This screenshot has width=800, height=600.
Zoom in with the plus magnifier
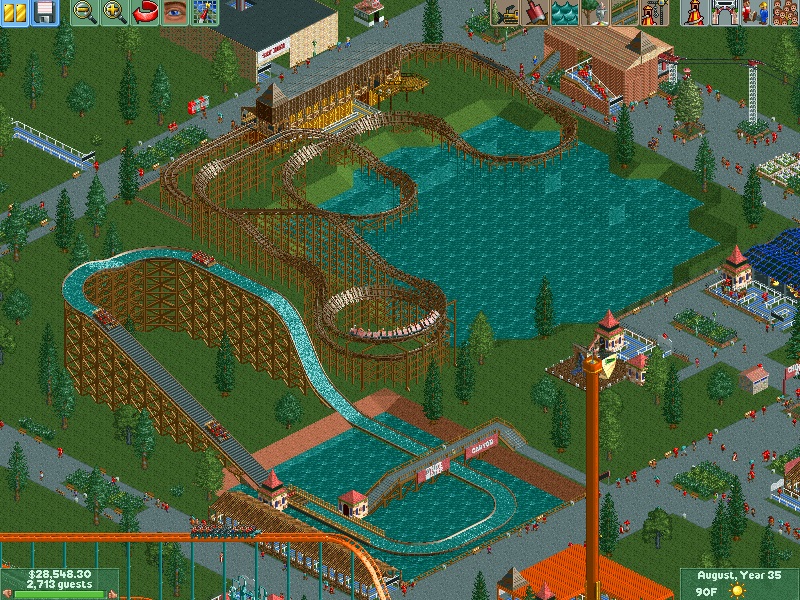point(115,12)
